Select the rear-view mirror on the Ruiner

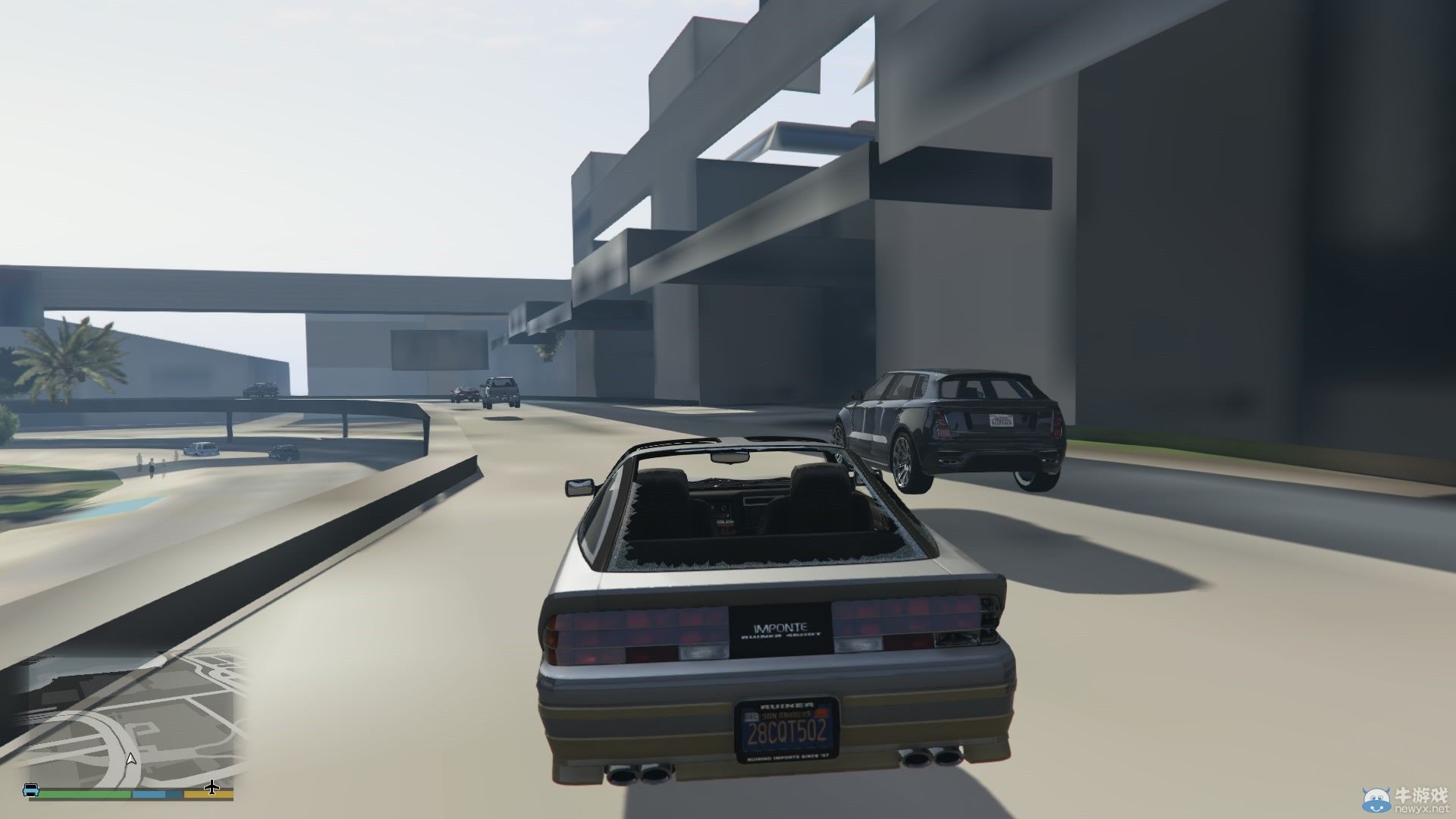point(728,458)
